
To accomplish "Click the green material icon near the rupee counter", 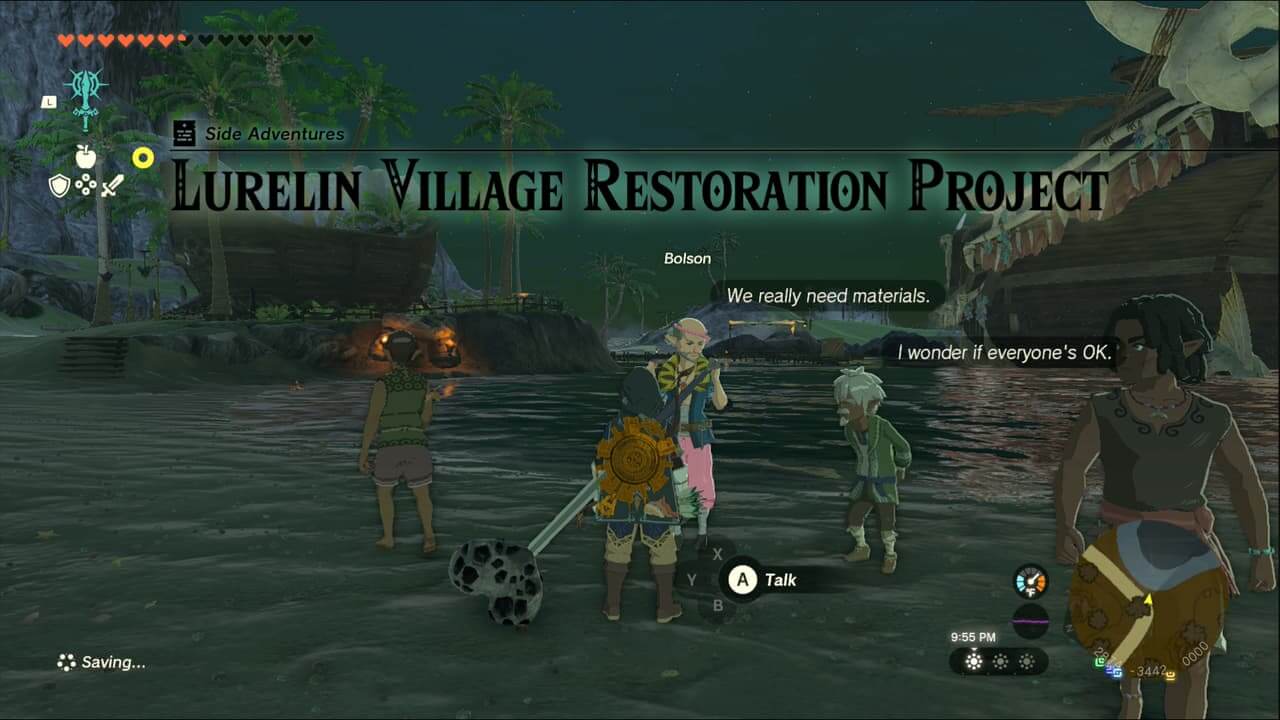I will coord(1099,662).
